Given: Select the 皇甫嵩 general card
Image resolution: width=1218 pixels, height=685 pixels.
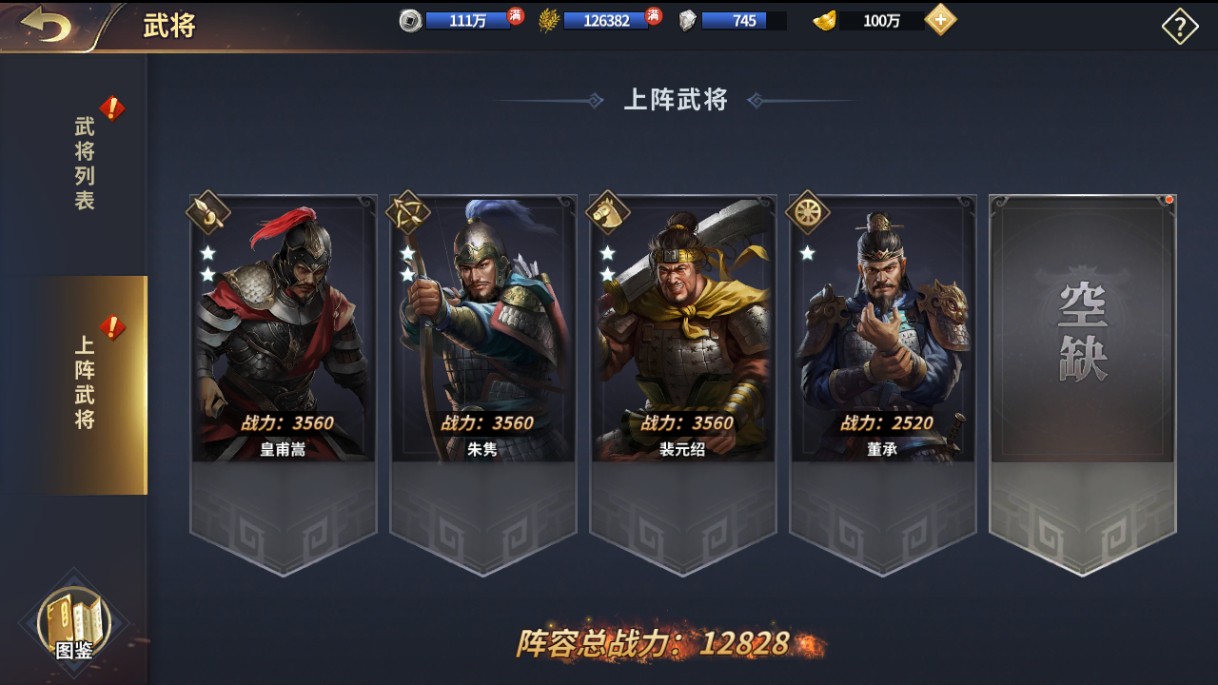Looking at the screenshot, I should pyautogui.click(x=283, y=330).
